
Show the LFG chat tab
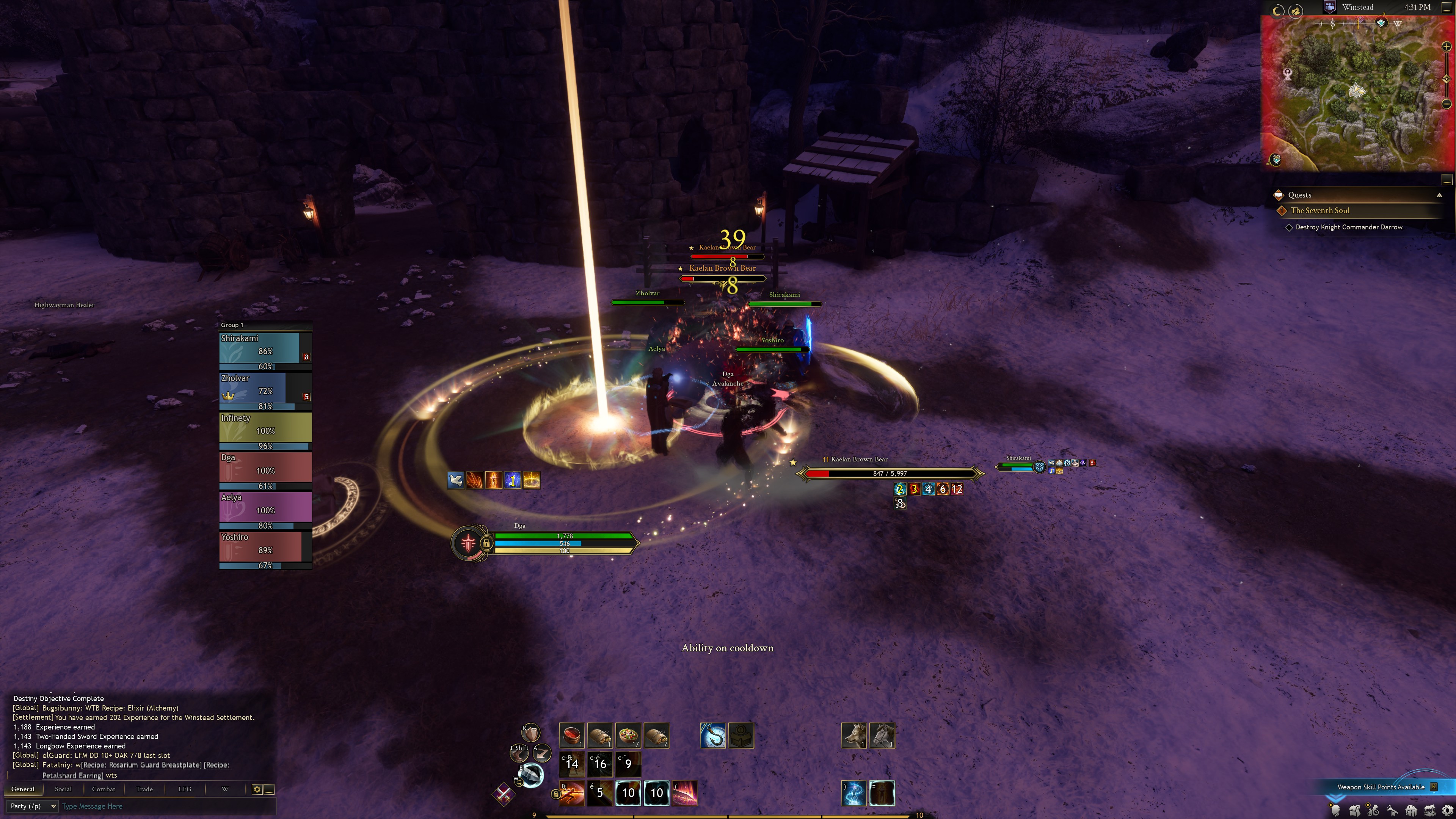click(x=185, y=789)
